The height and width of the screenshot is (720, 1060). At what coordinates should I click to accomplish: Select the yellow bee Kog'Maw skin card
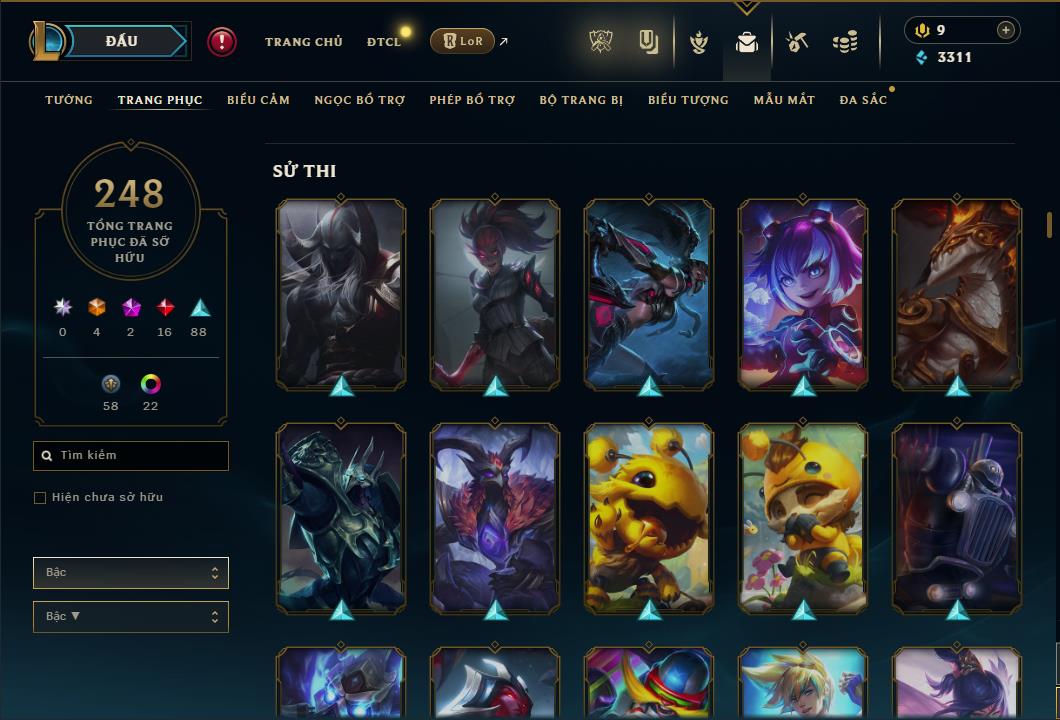click(649, 516)
